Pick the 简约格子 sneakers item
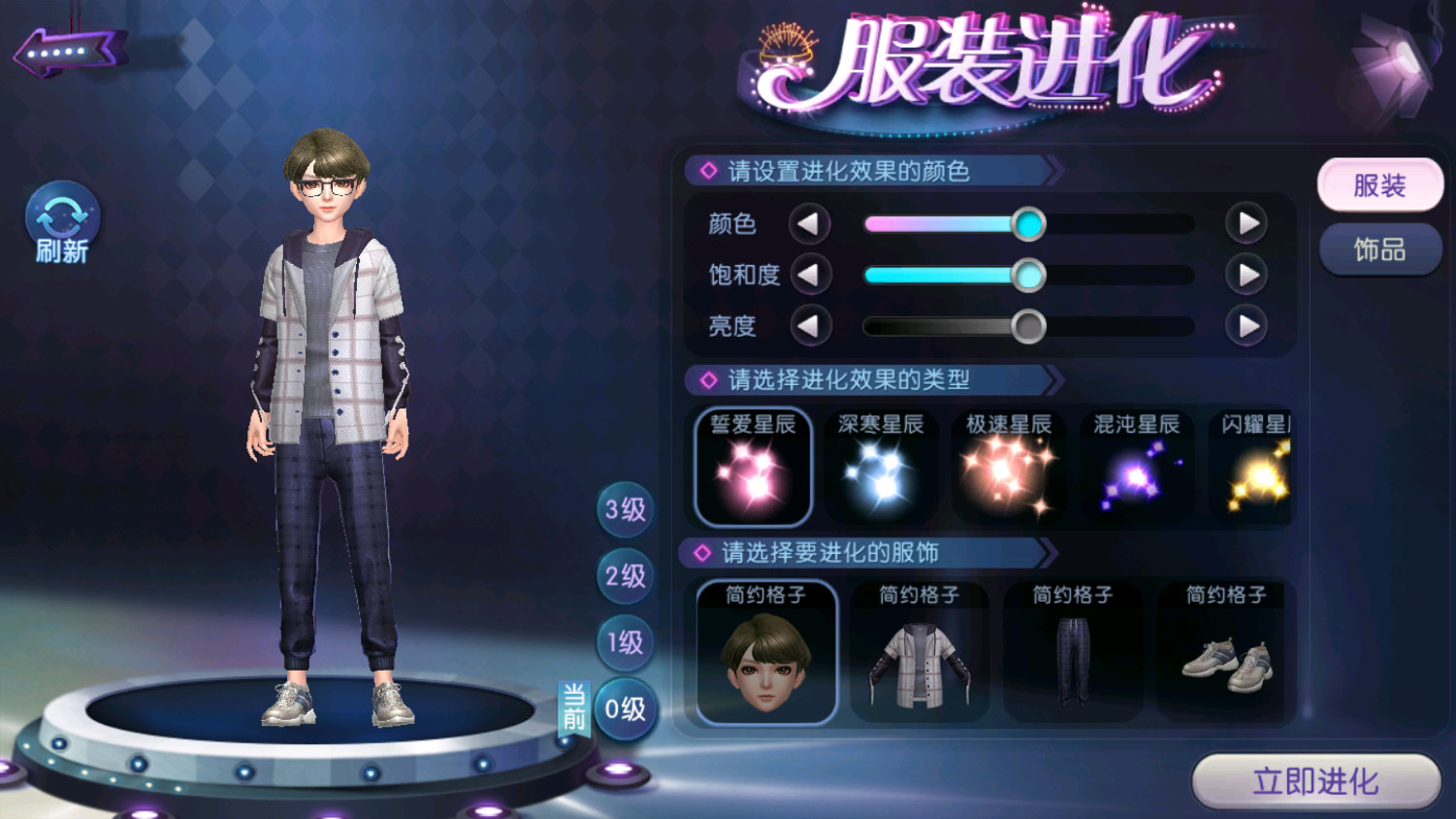The width and height of the screenshot is (1456, 819). pyautogui.click(x=1226, y=652)
